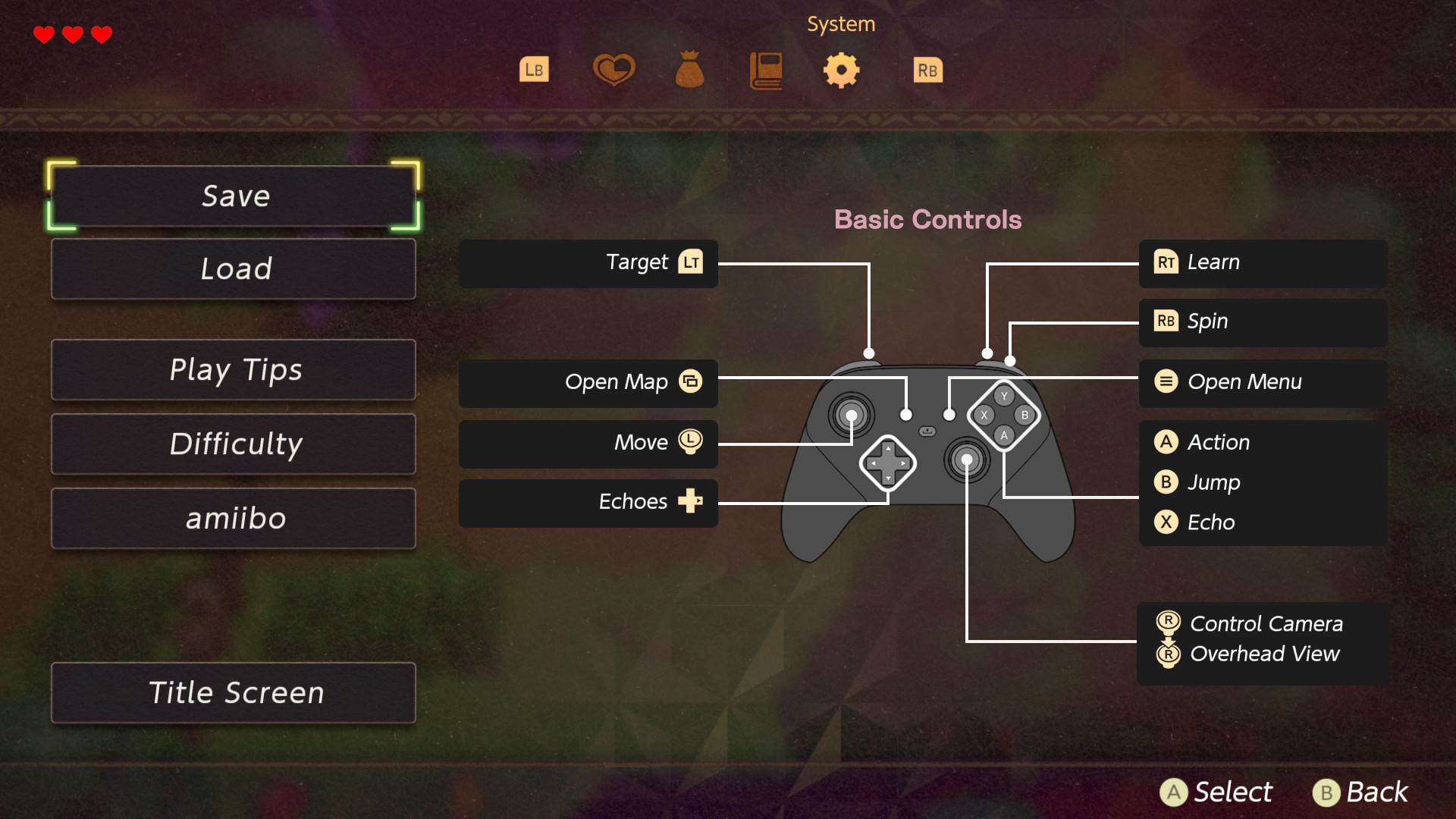Return to the Title Screen
The image size is (1456, 819).
(x=234, y=692)
